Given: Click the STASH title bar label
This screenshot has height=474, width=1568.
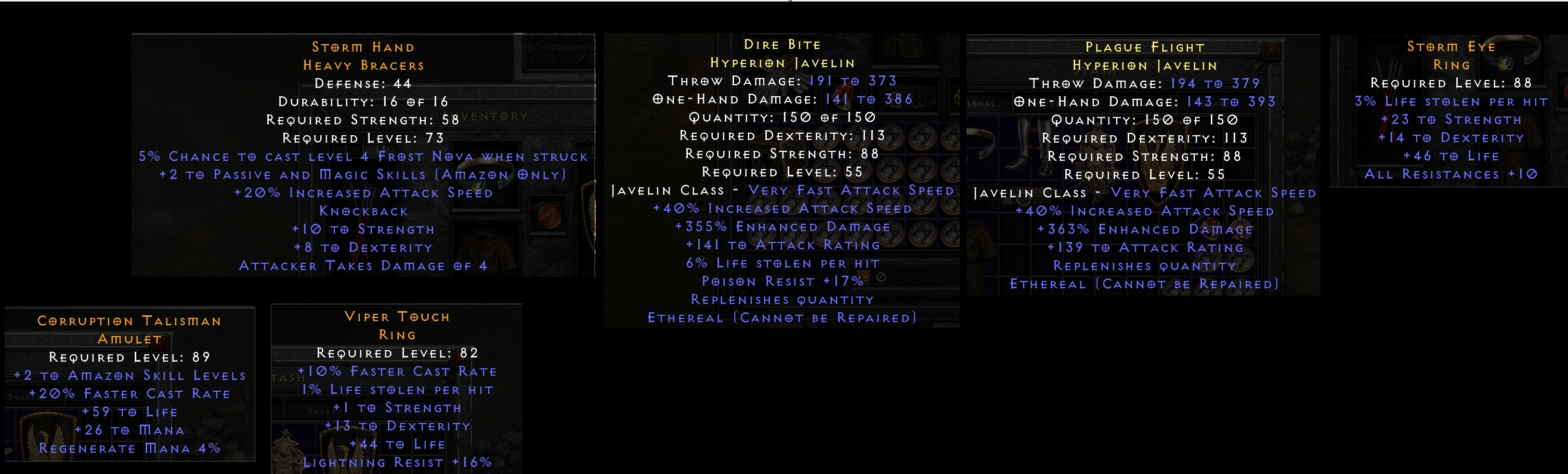Looking at the screenshot, I should pyautogui.click(x=1094, y=71).
